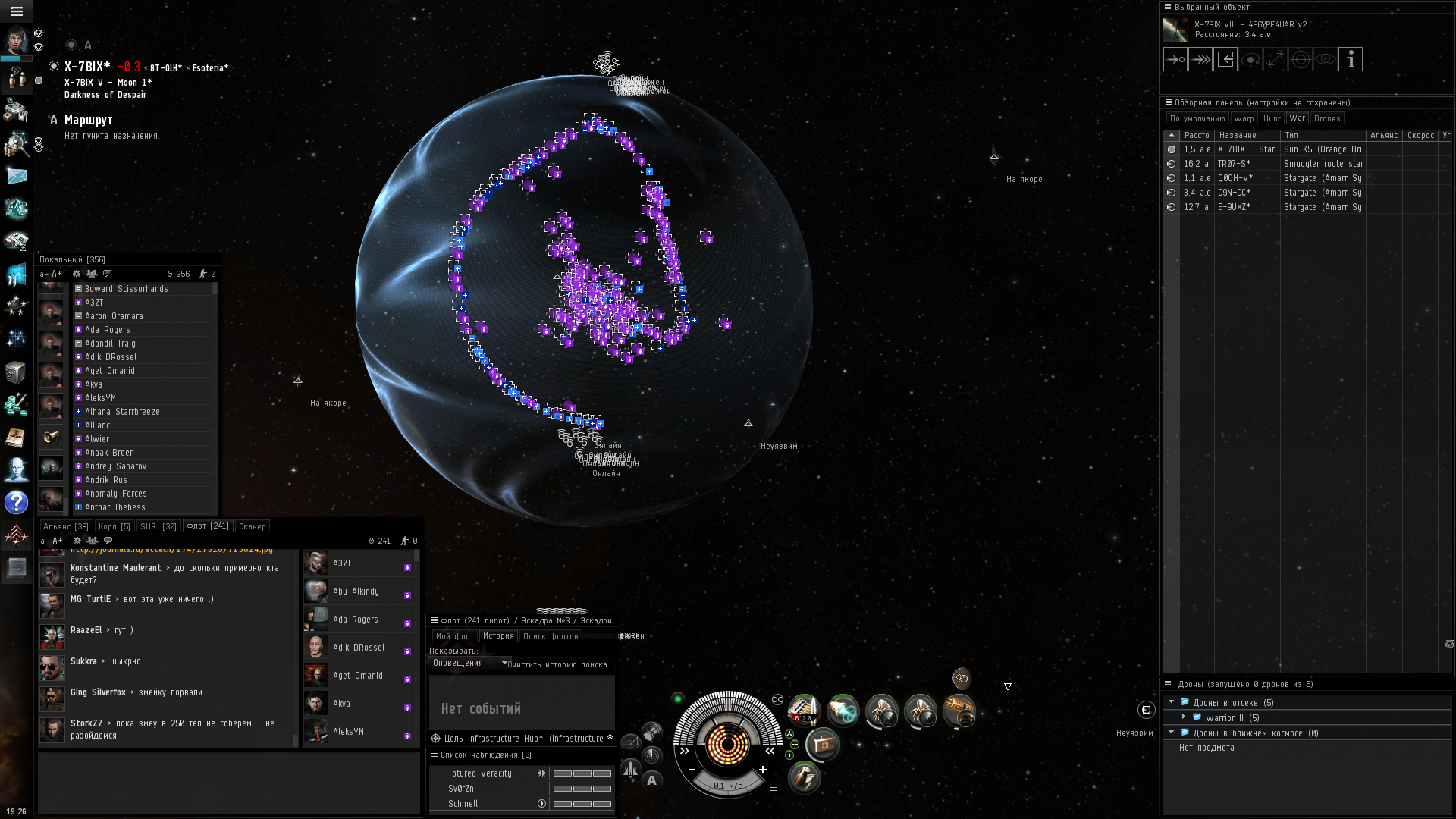The image size is (1456, 819).
Task: Open the help question mark icon
Action: (16, 502)
